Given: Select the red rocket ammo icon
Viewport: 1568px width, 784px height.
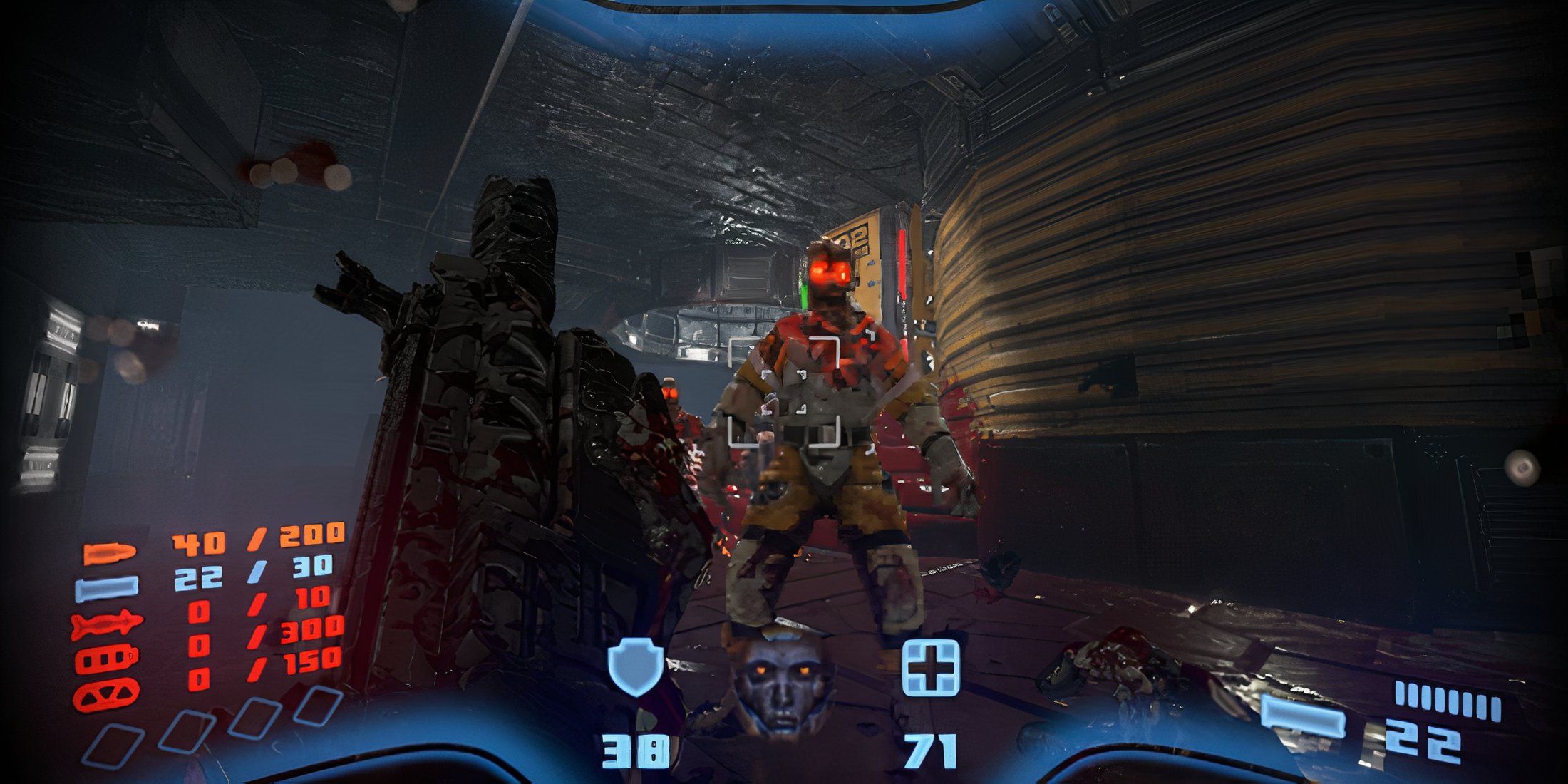Looking at the screenshot, I should pos(108,623).
